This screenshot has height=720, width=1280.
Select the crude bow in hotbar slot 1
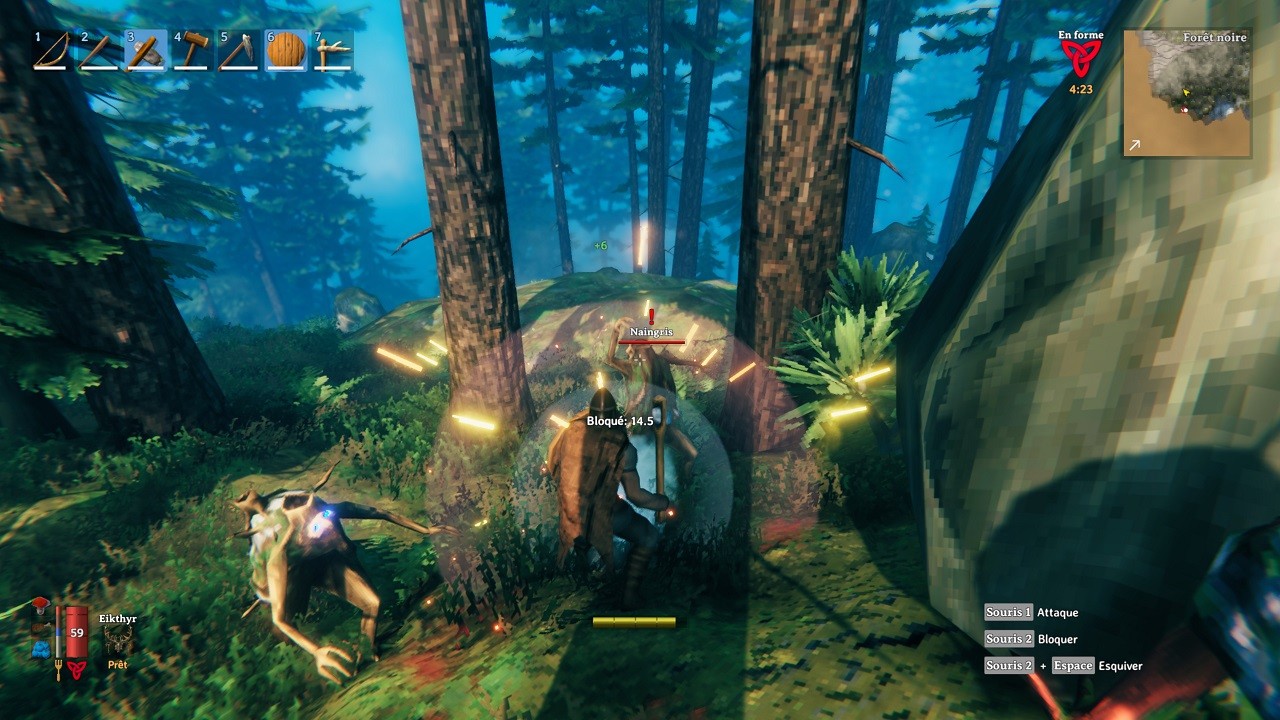click(x=49, y=50)
